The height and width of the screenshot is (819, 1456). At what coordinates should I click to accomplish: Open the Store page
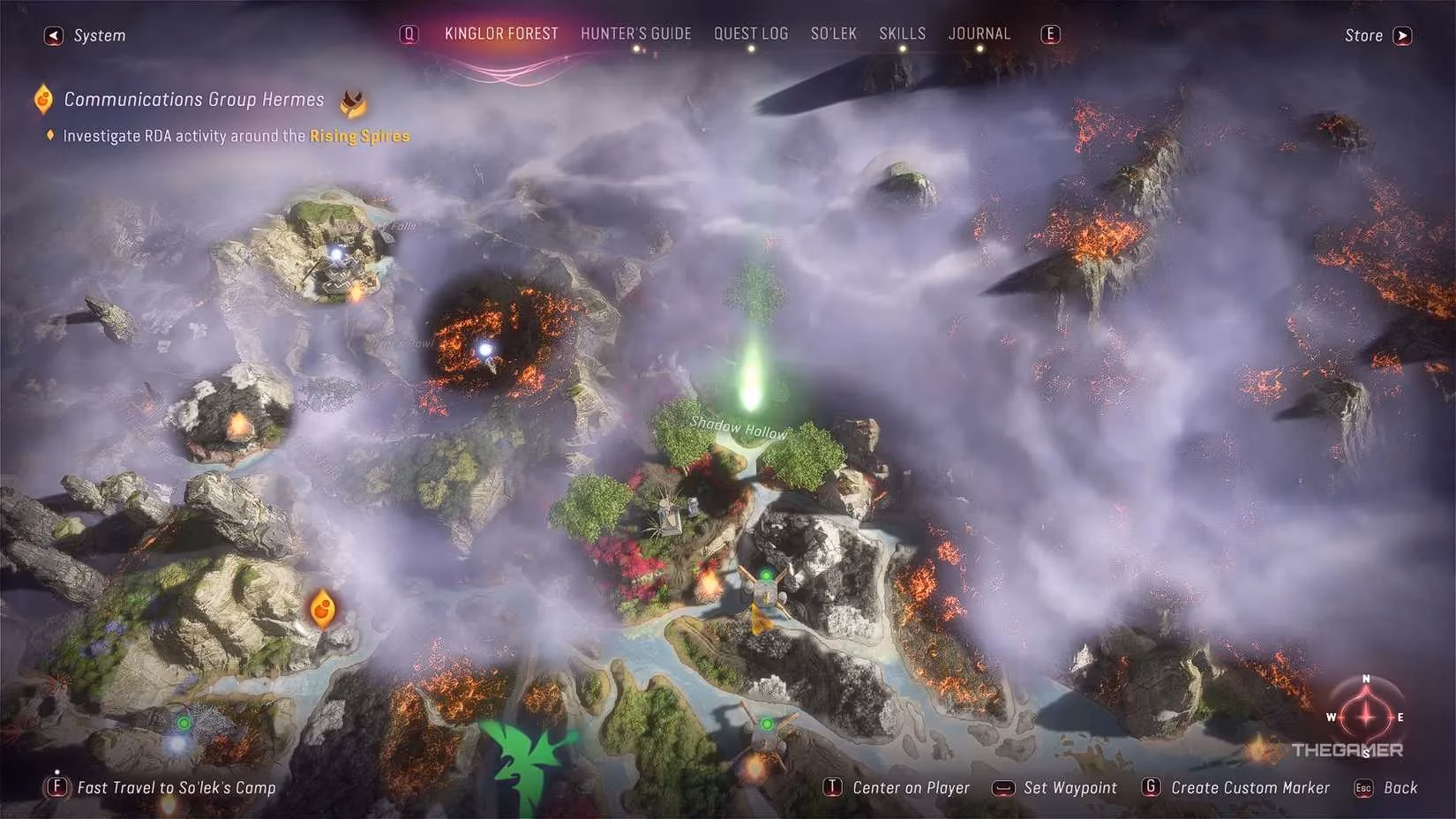pos(1377,35)
